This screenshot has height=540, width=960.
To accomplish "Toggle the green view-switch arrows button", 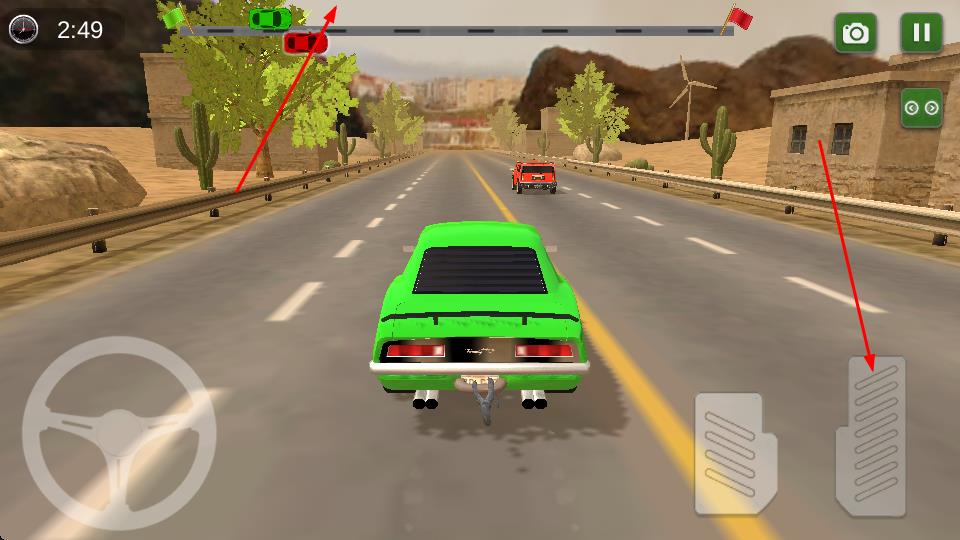I will 921,108.
